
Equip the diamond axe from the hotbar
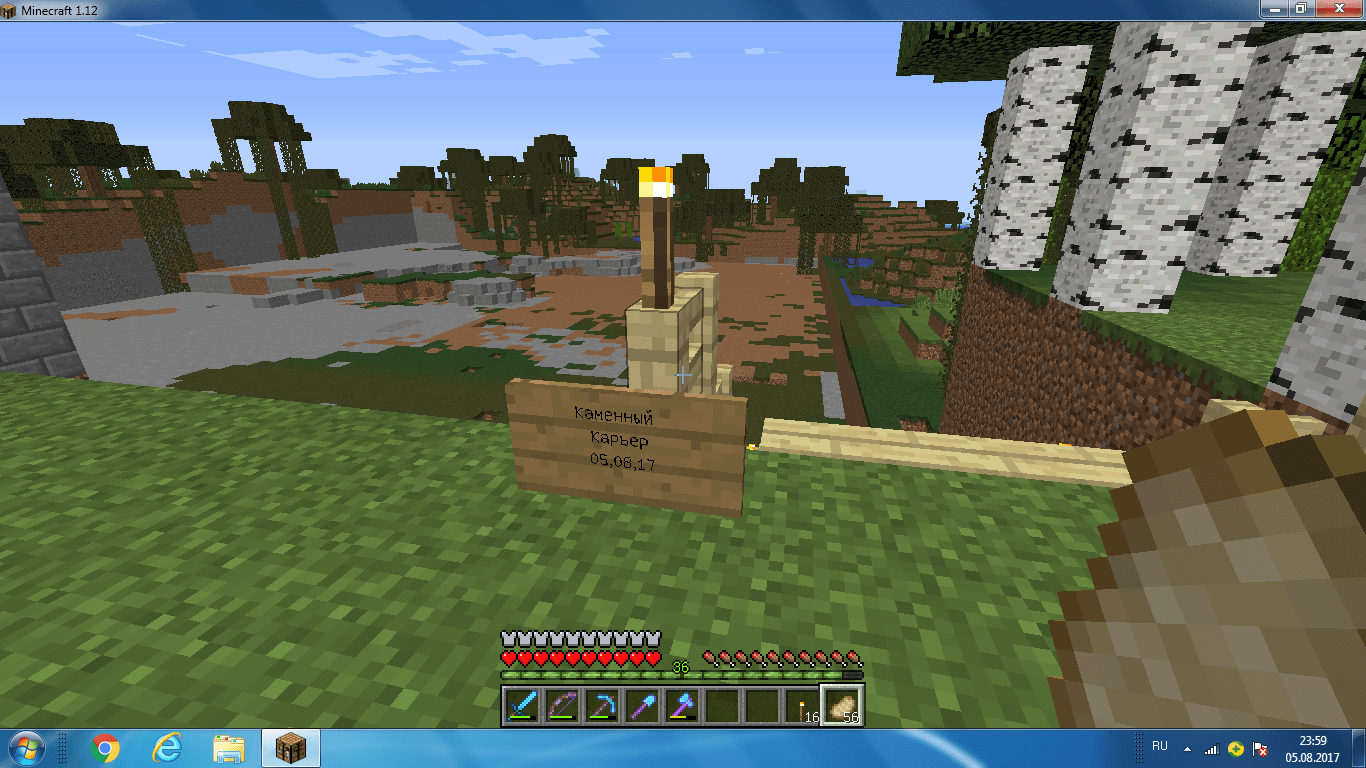coord(683,705)
